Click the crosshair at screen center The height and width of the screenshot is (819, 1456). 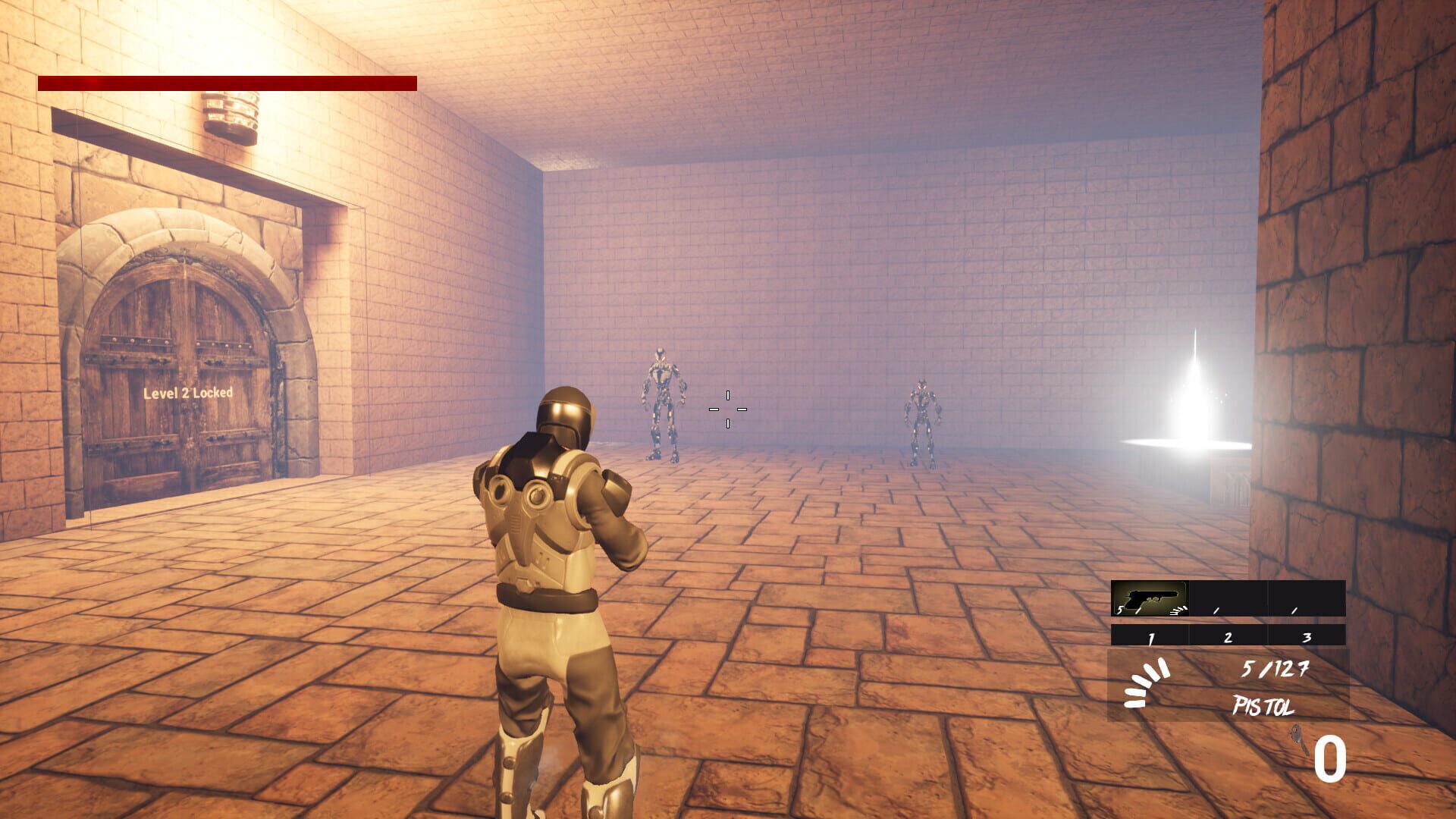click(x=728, y=409)
